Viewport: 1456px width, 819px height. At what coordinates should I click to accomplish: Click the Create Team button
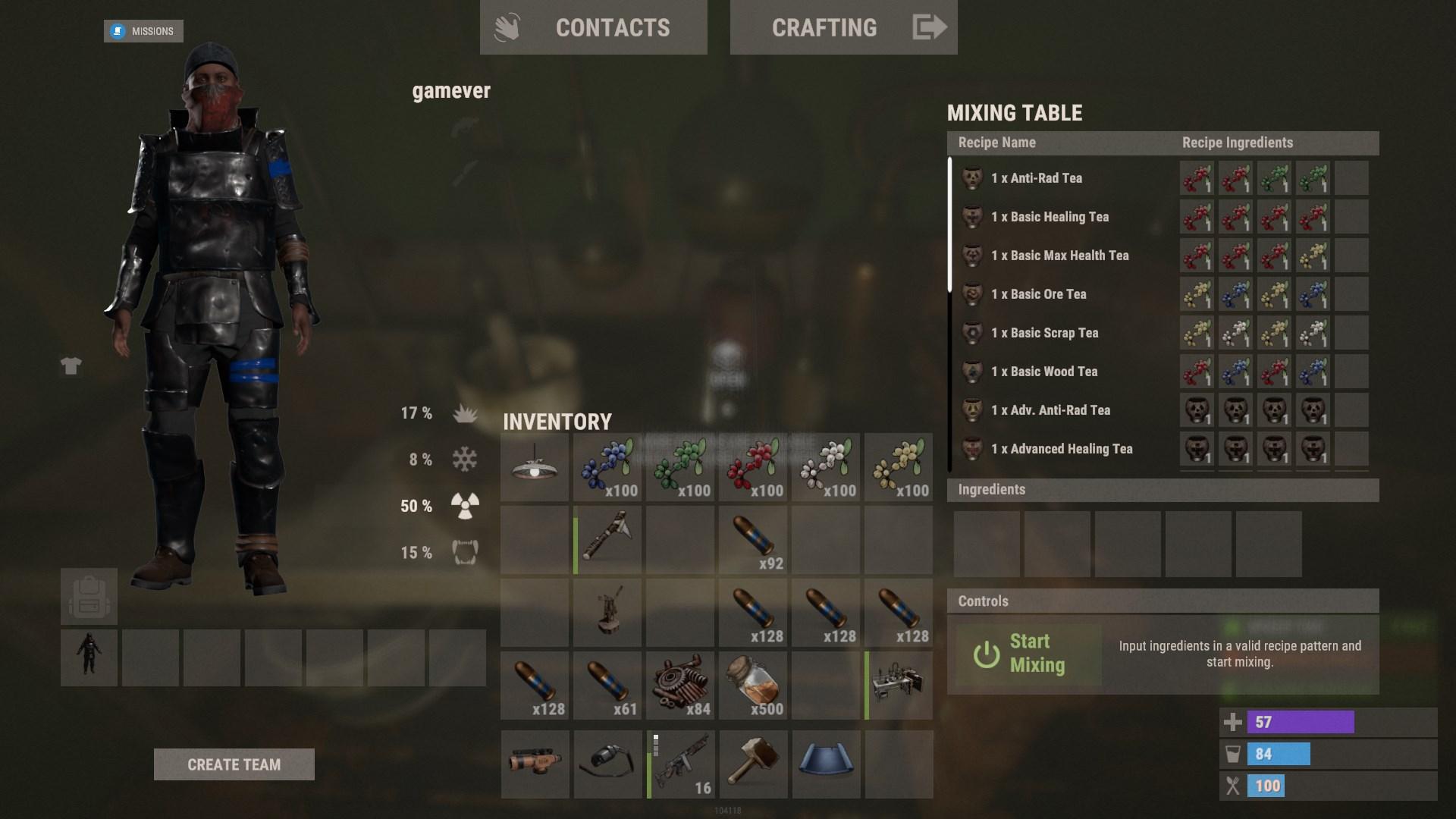234,764
